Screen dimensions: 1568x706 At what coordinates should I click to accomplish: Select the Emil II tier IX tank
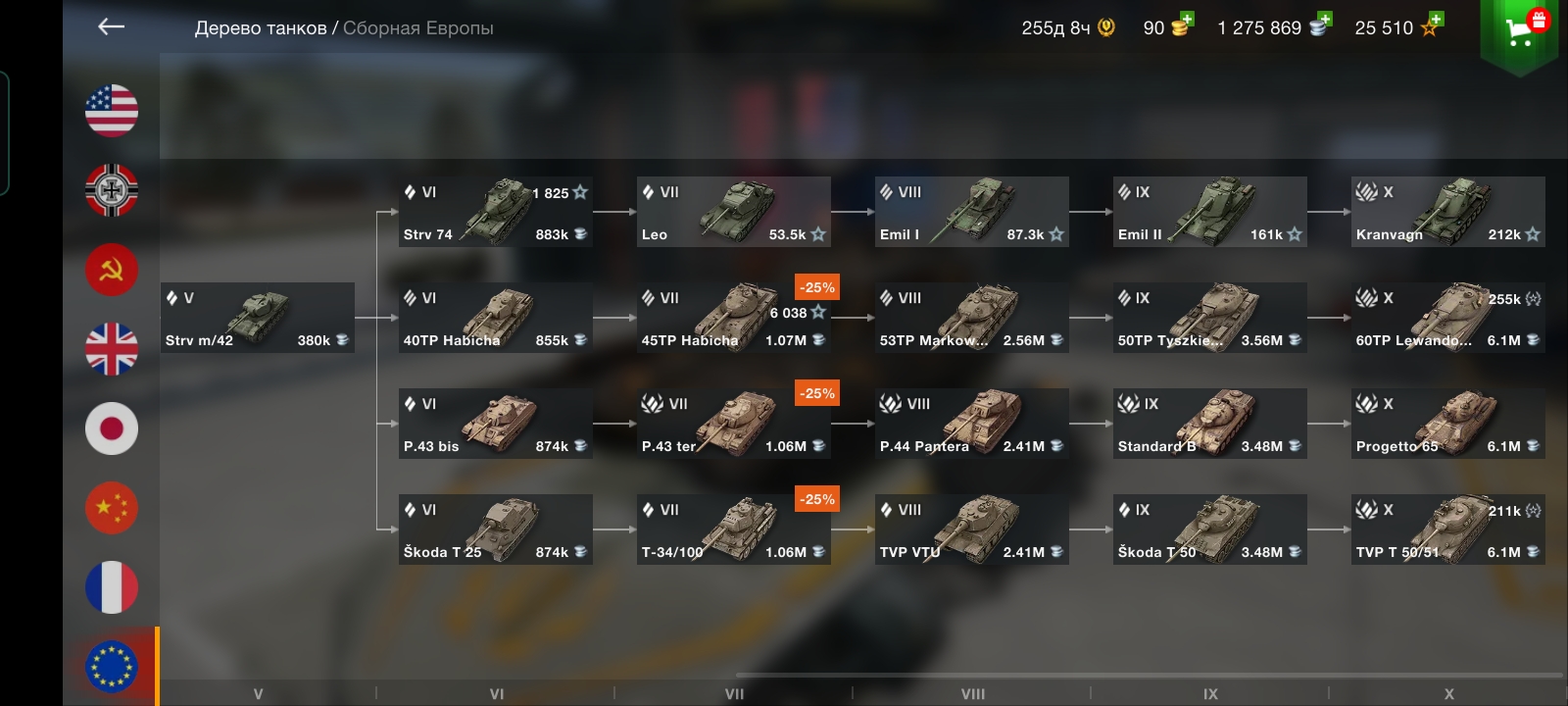(x=1209, y=212)
